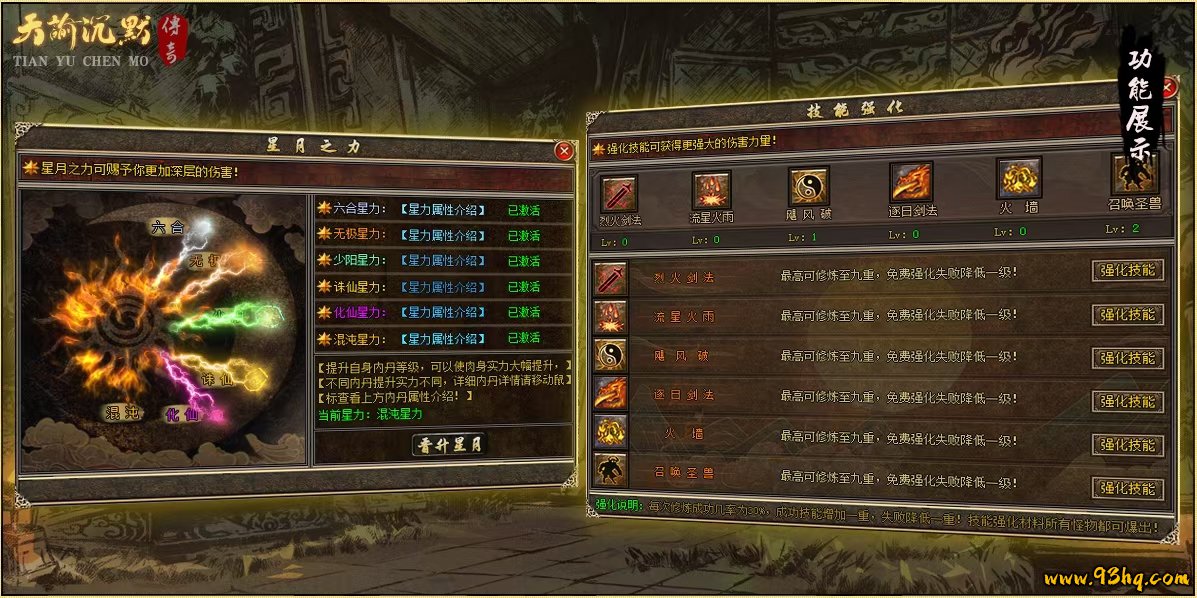Image resolution: width=1197 pixels, height=598 pixels.
Task: Select the 烈火剑法 skill icon in the top row
Action: [x=618, y=190]
